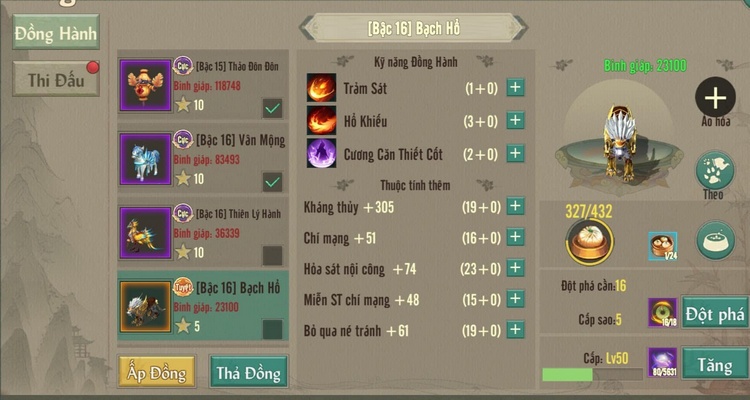750x400 pixels.
Task: Increase Cương Cân Thiết Cốt skill level
Action: 515,154
